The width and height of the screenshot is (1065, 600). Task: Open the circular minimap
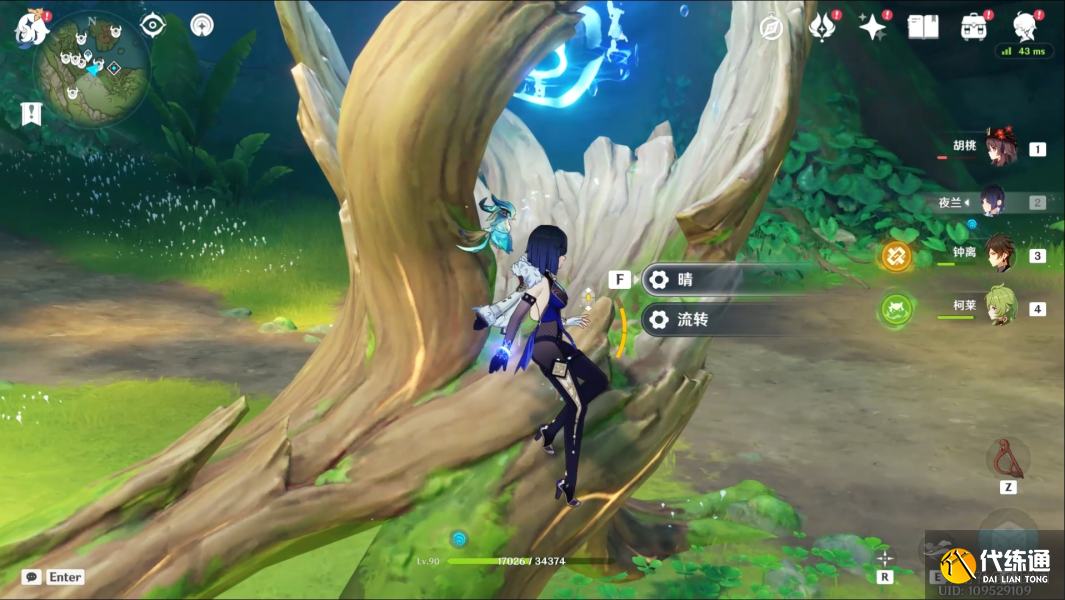pyautogui.click(x=92, y=67)
